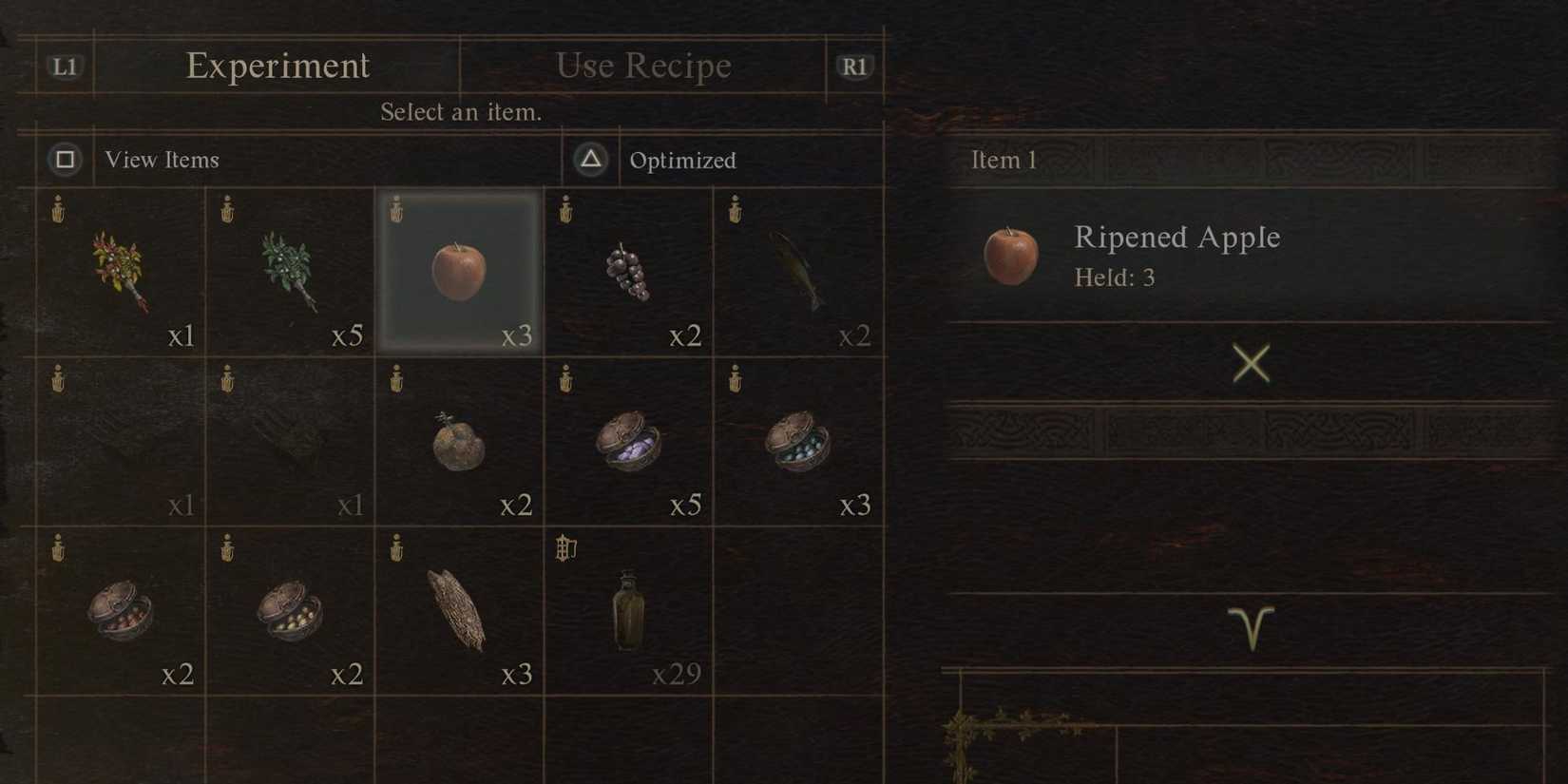
Task: Click the flask marker above the bottle
Action: point(564,549)
